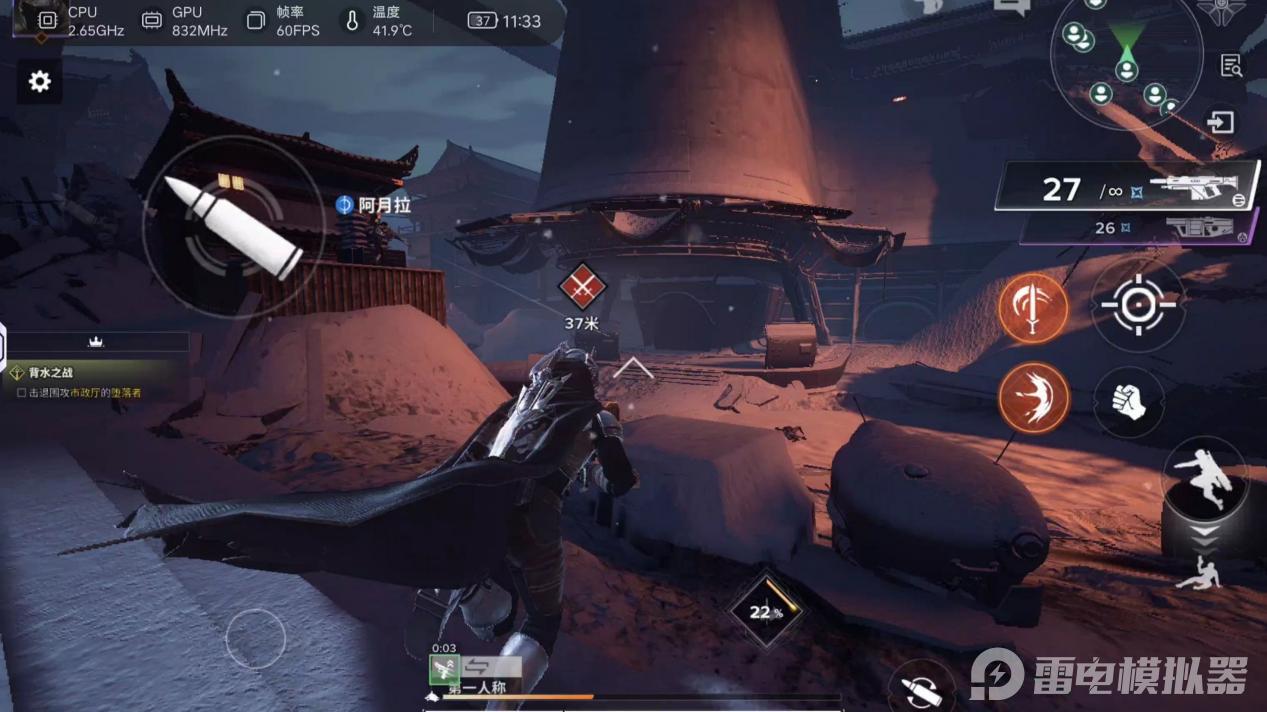
Task: Activate the 22% diamond ultimate gauge
Action: [x=766, y=609]
